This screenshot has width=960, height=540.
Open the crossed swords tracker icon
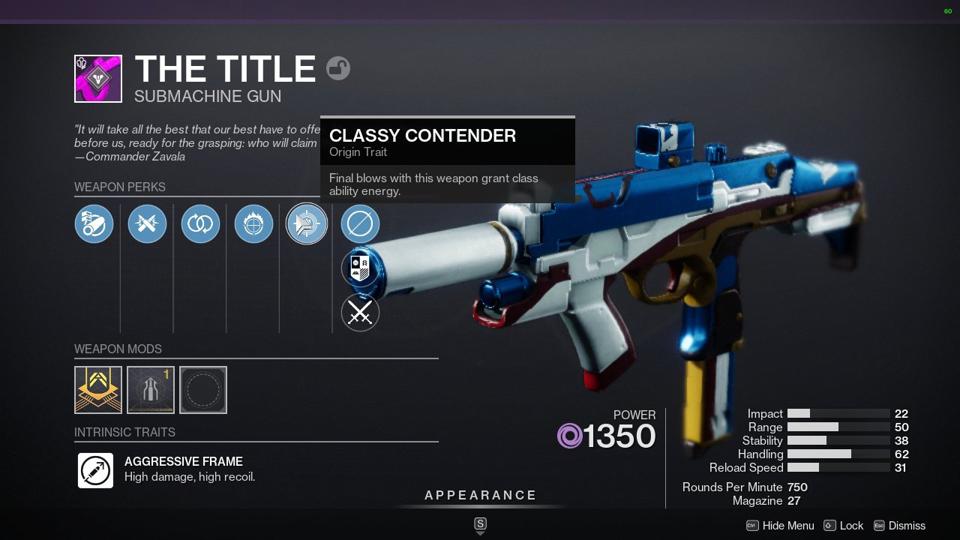[360, 313]
